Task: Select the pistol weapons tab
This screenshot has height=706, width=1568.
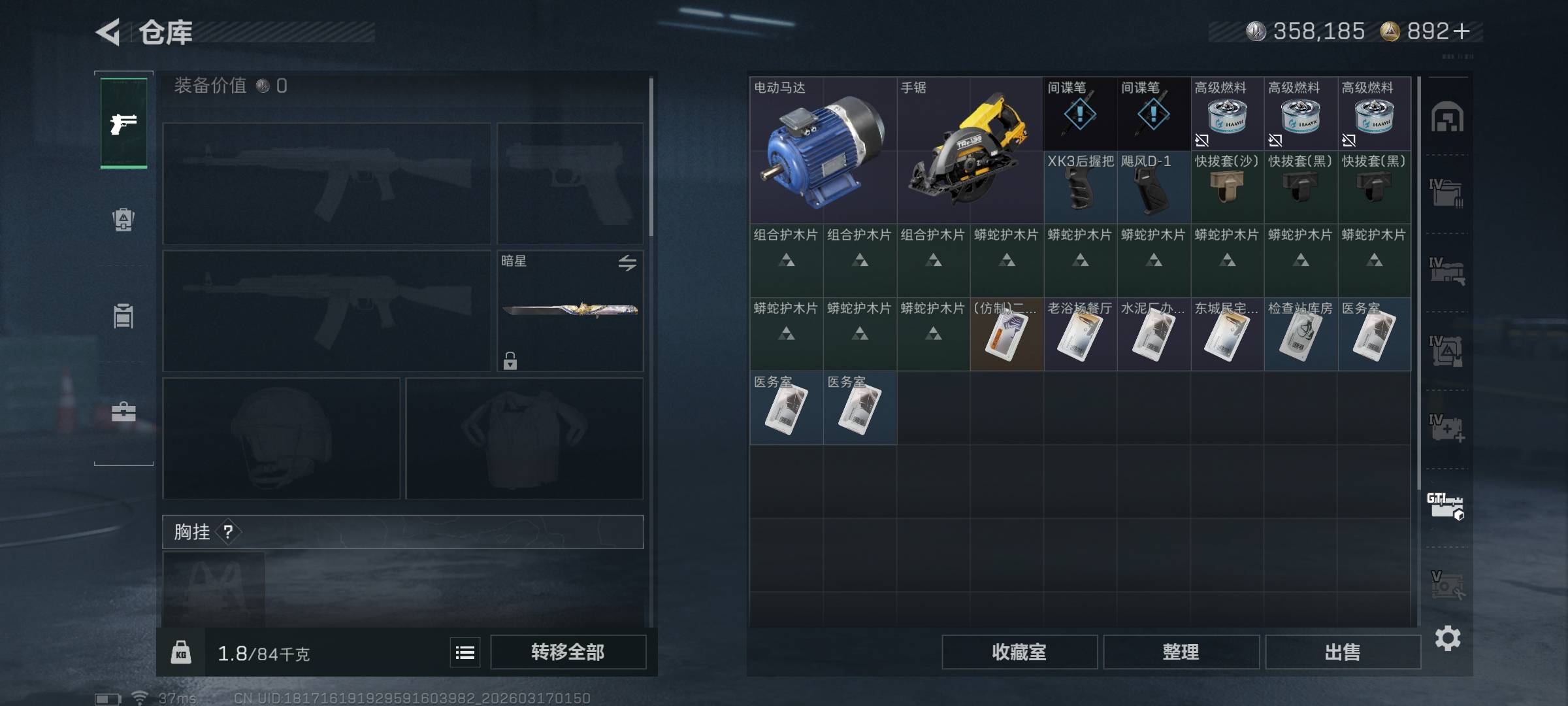Action: (123, 123)
